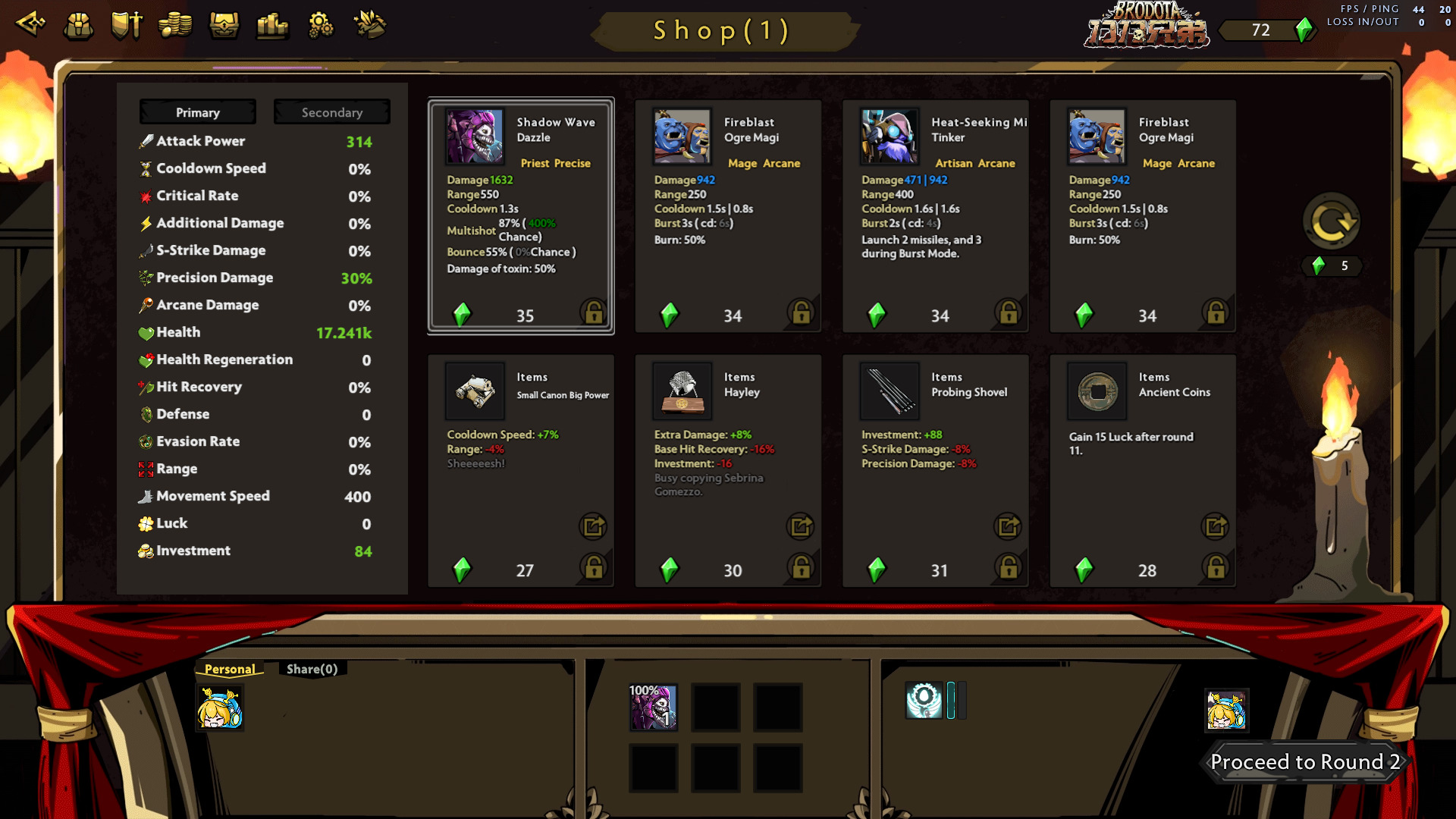
Task: Open the gear settings icon
Action: coord(321,26)
